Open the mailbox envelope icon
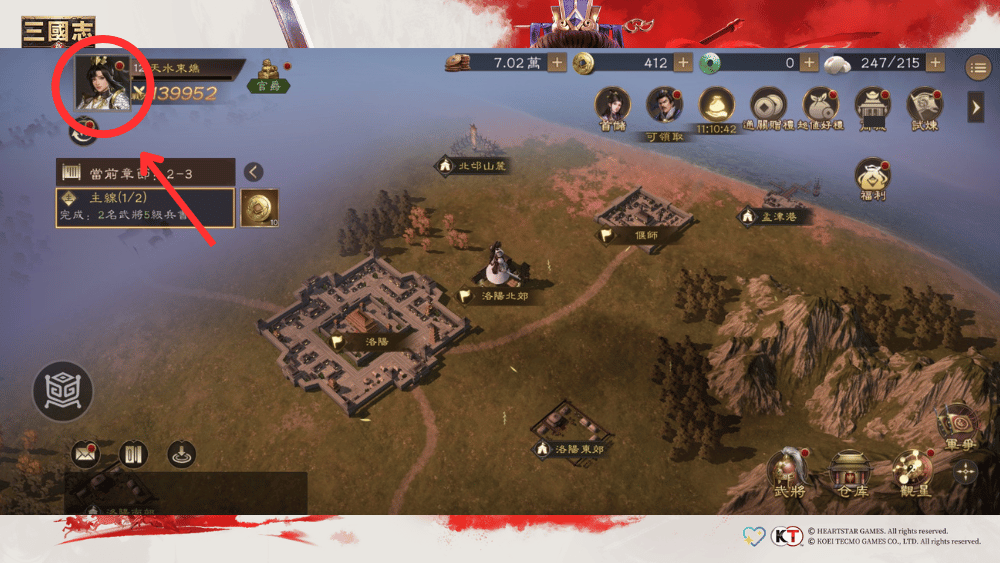 pos(85,455)
